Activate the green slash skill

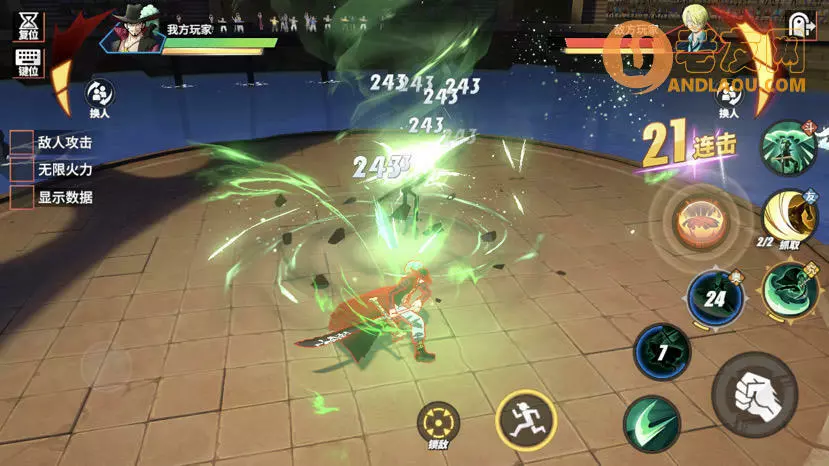tap(652, 424)
